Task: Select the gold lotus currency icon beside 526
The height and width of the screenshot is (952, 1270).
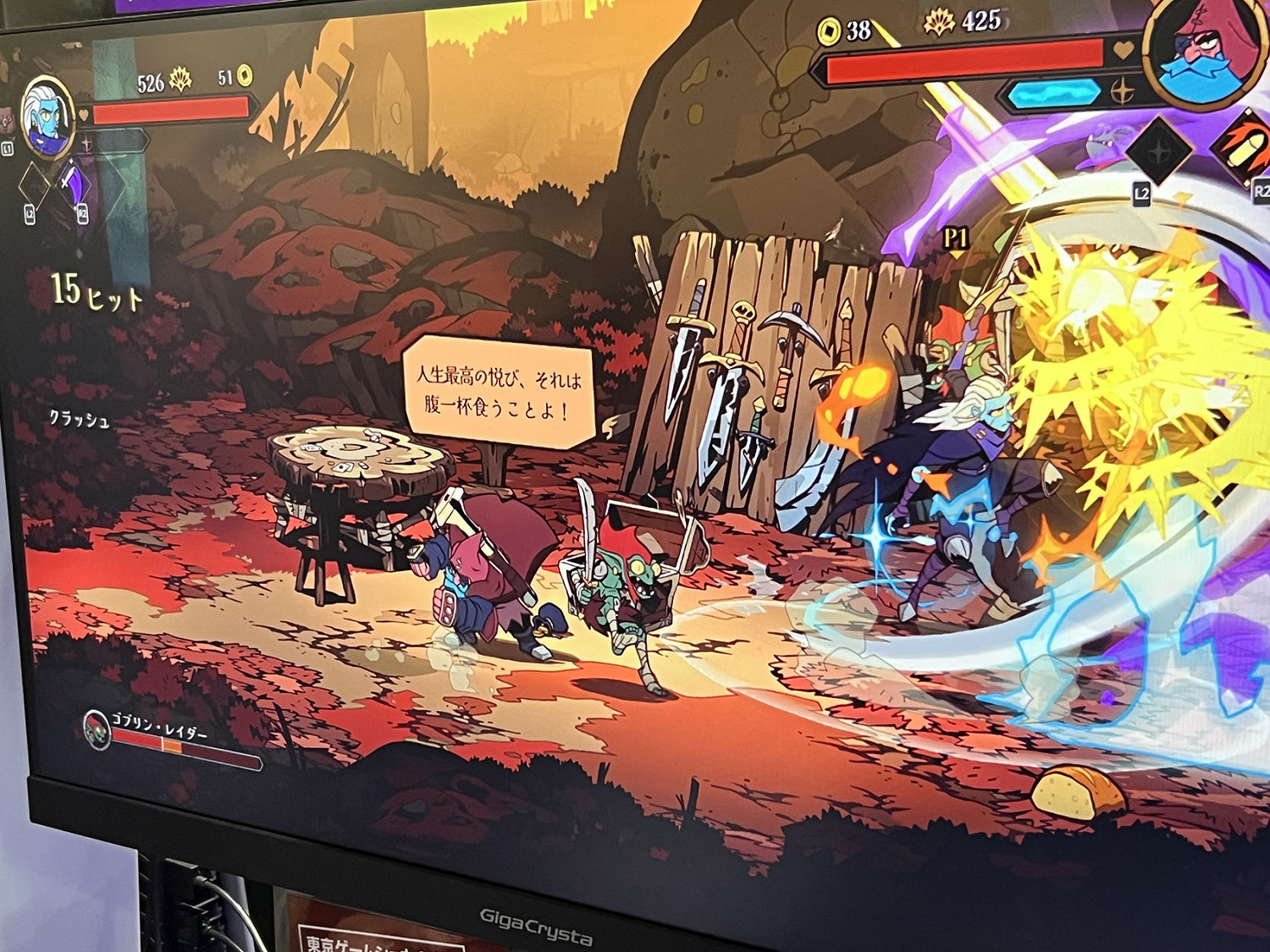Action: click(181, 79)
